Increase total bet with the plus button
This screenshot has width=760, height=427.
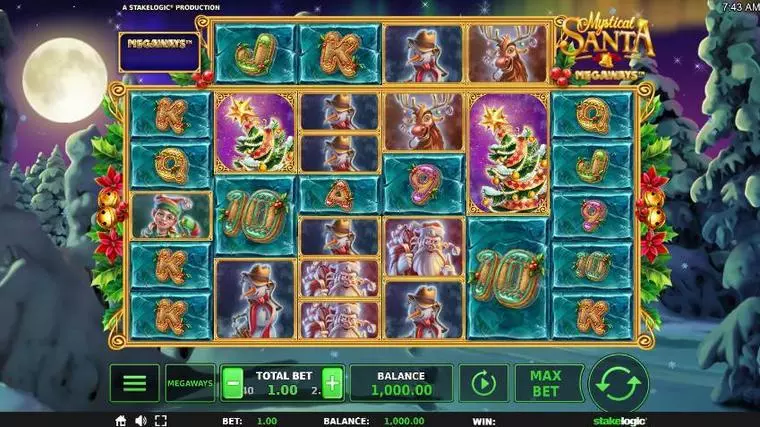332,383
